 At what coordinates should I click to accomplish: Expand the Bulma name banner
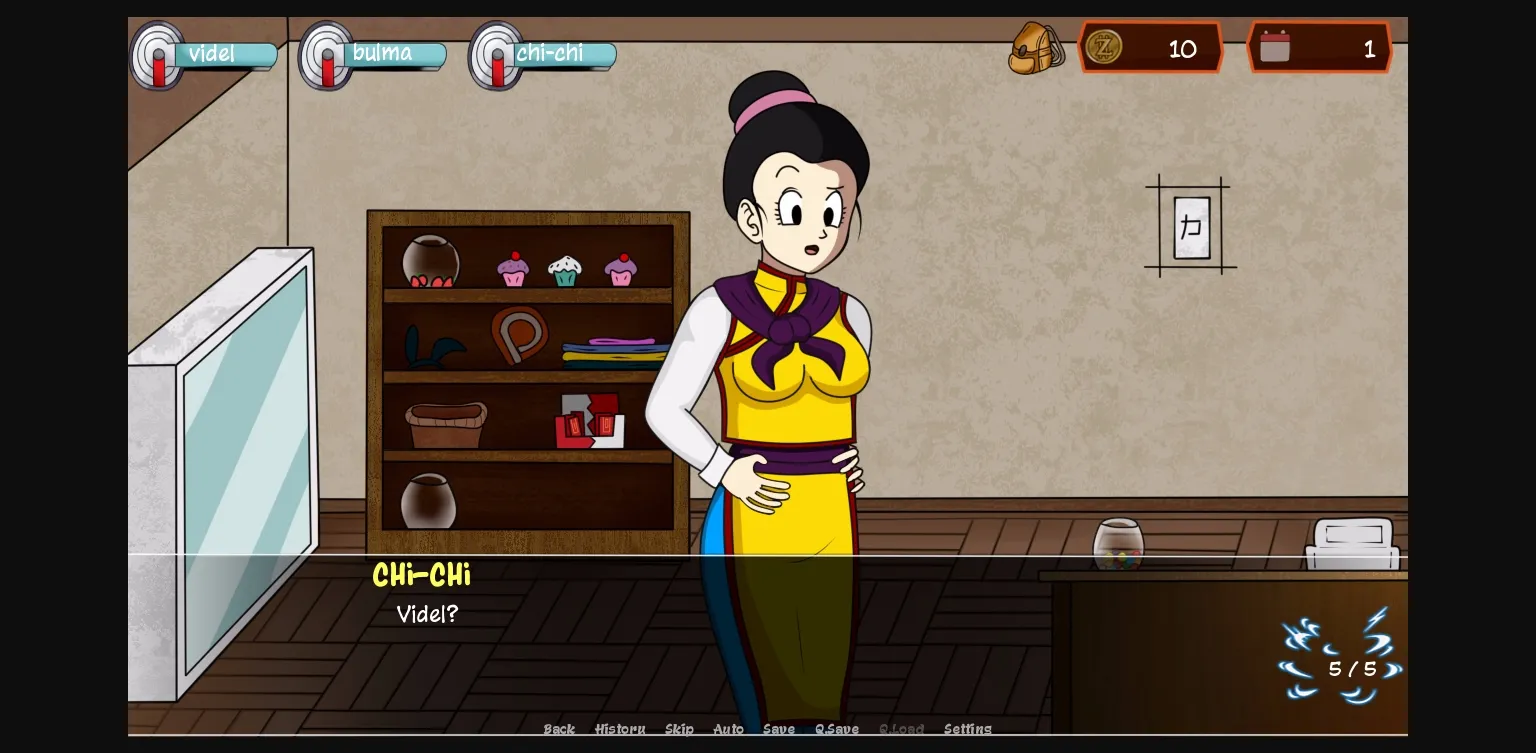tap(394, 54)
